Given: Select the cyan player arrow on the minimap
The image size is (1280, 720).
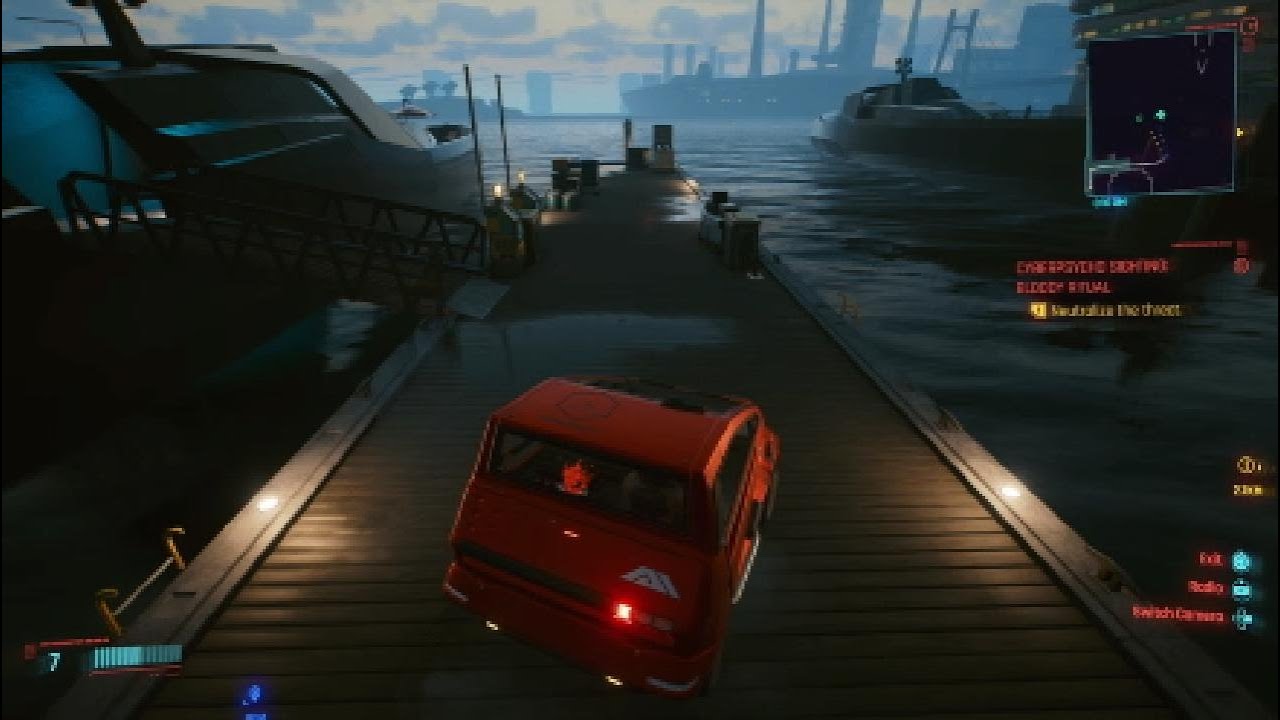Looking at the screenshot, I should pyautogui.click(x=1159, y=113).
